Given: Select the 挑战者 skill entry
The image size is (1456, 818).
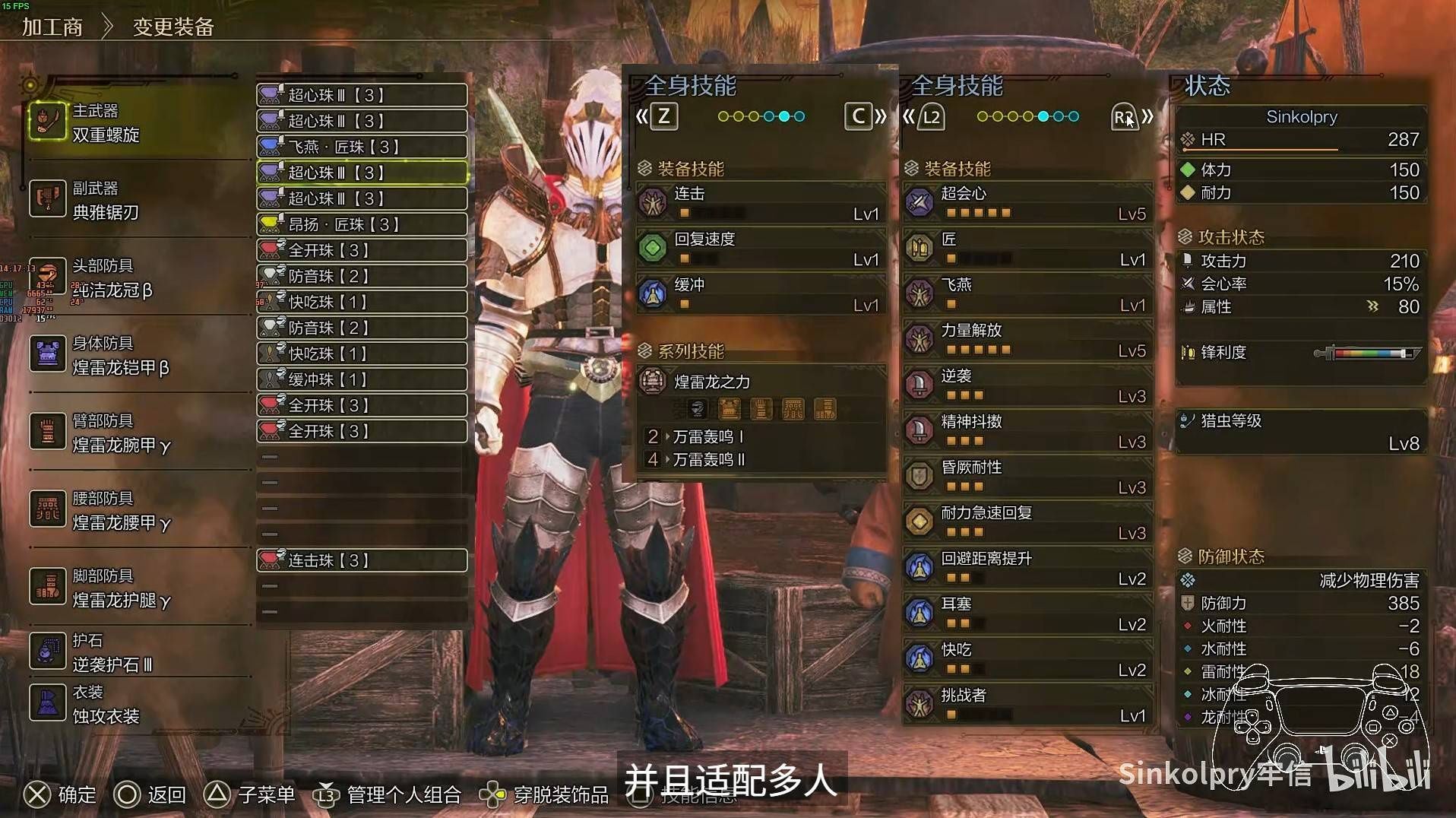Looking at the screenshot, I should [x=1027, y=705].
